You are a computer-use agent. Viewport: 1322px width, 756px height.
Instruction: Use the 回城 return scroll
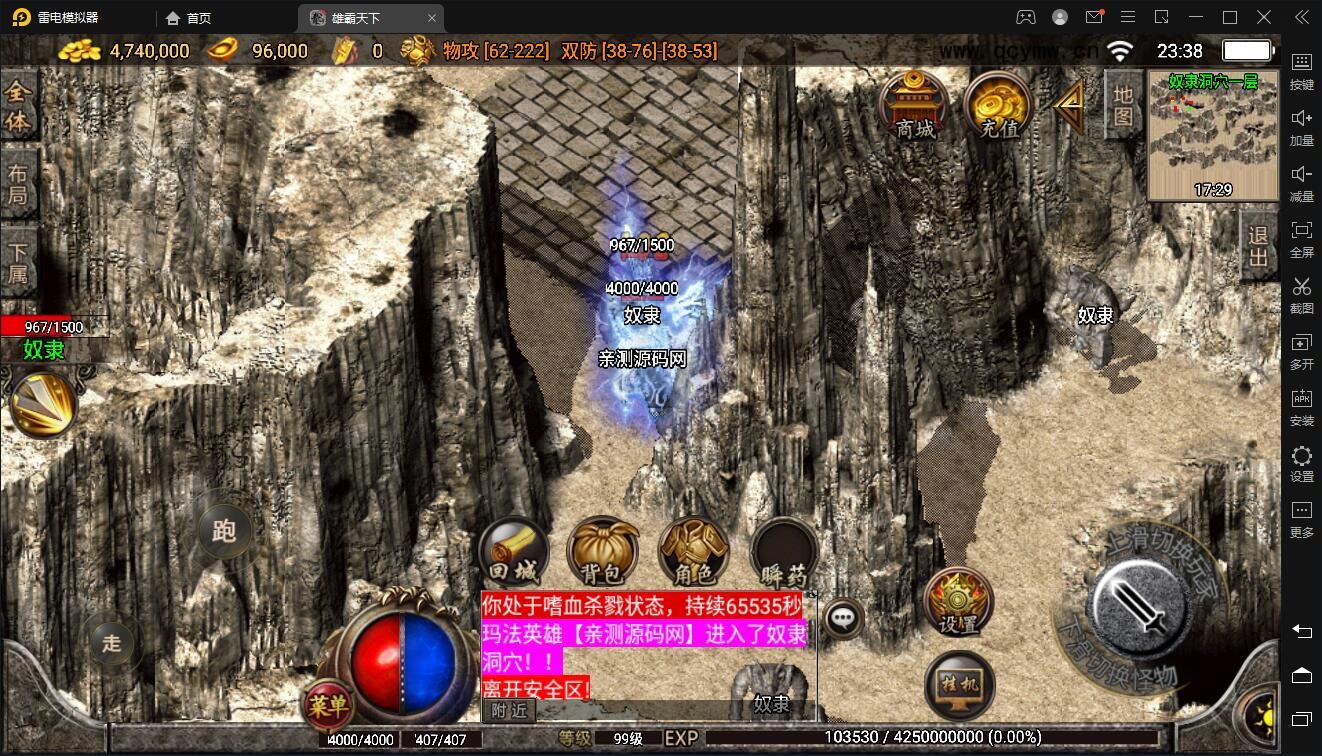pos(514,552)
